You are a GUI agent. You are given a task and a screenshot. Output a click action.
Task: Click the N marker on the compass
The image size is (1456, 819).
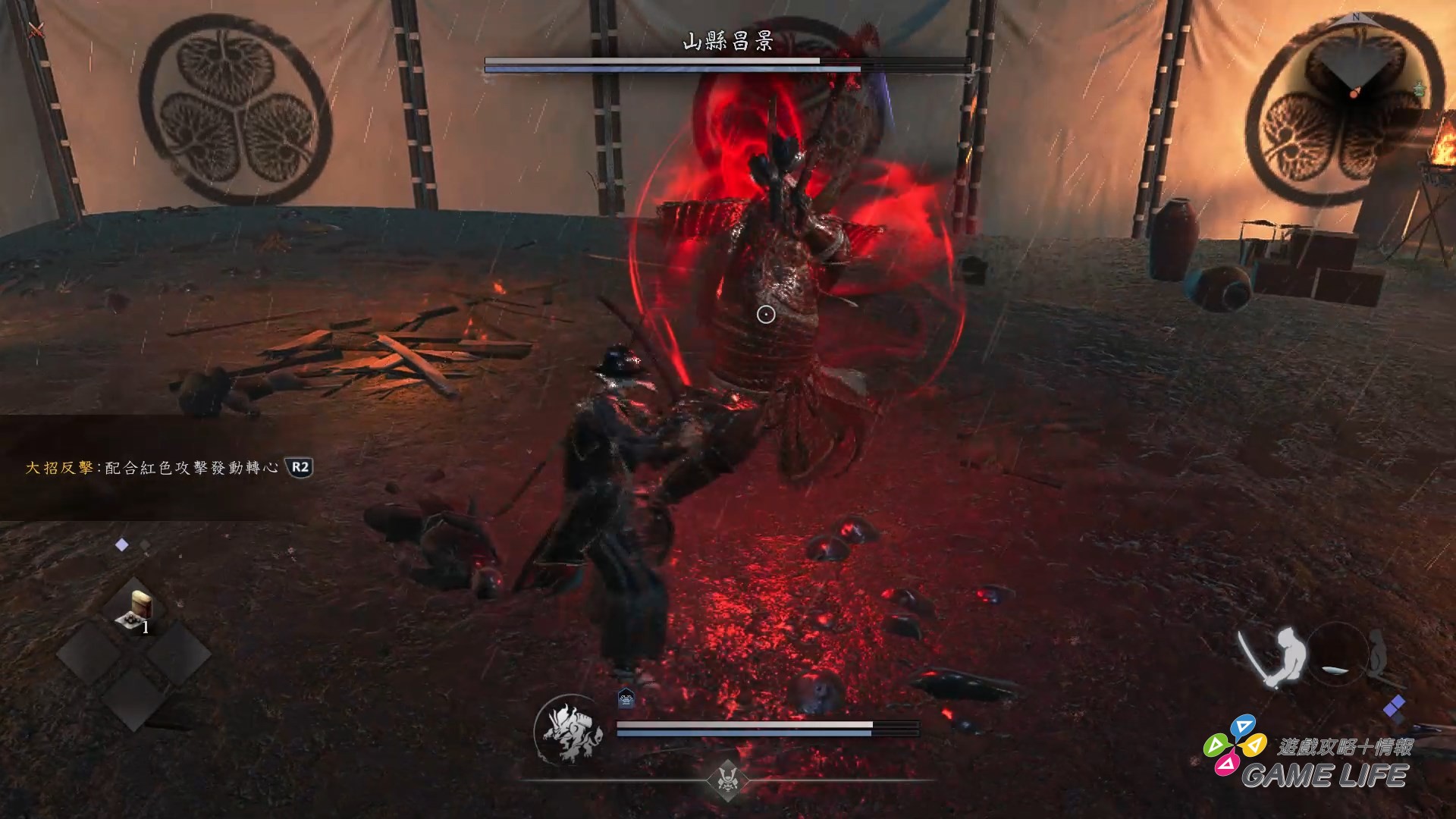coord(1357,17)
